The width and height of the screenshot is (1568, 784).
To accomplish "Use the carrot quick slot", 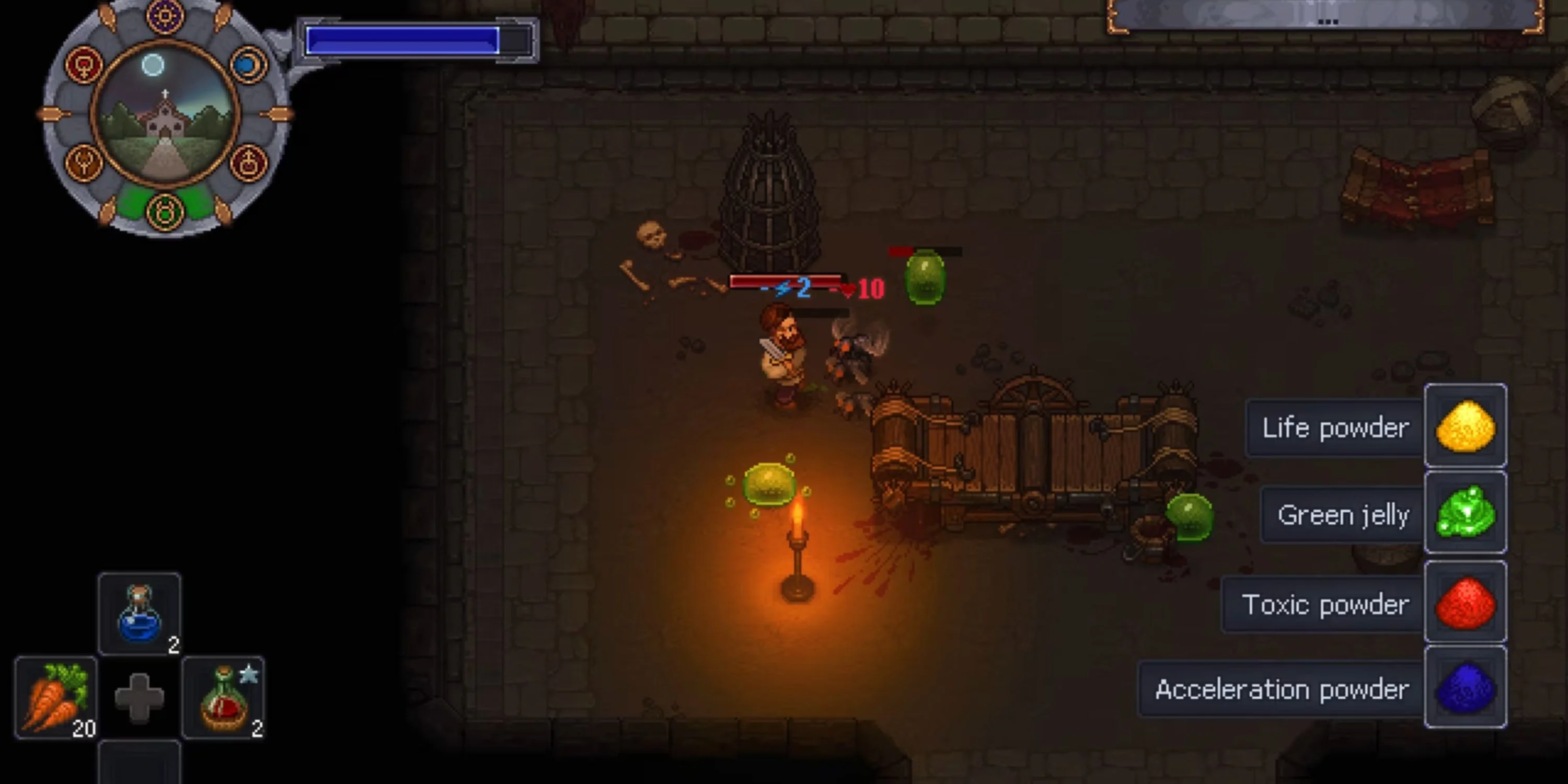I will pos(56,698).
